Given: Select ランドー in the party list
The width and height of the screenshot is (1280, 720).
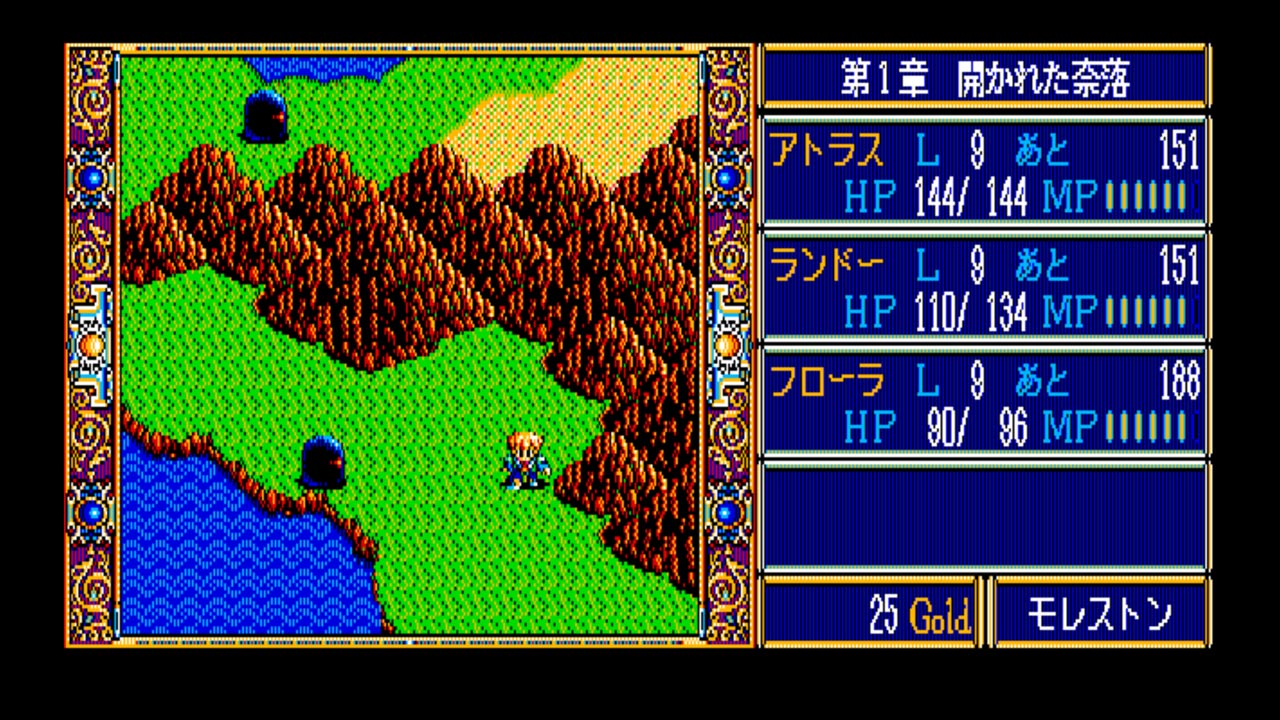Looking at the screenshot, I should tap(812, 267).
